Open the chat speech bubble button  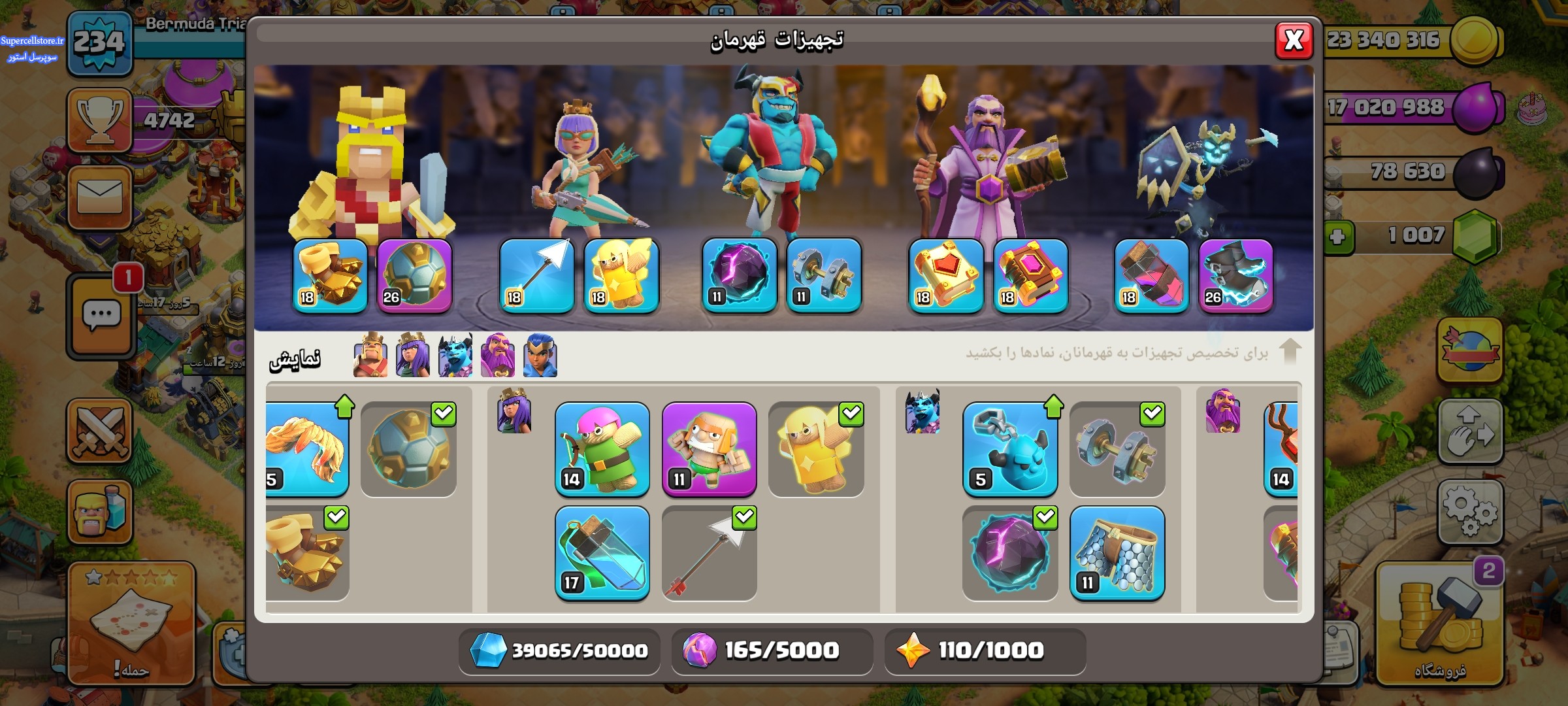[101, 317]
